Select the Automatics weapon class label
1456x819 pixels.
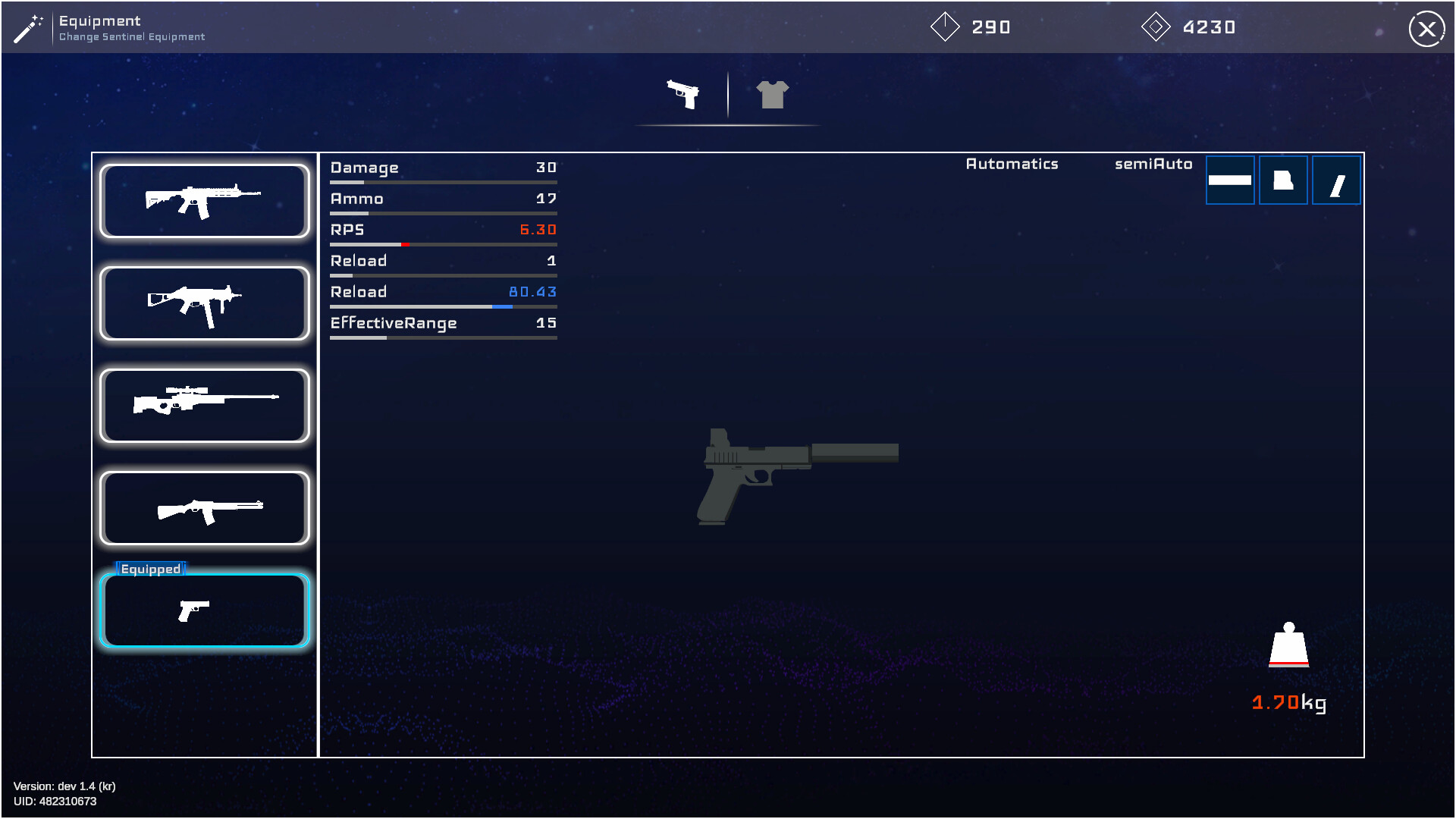1012,164
